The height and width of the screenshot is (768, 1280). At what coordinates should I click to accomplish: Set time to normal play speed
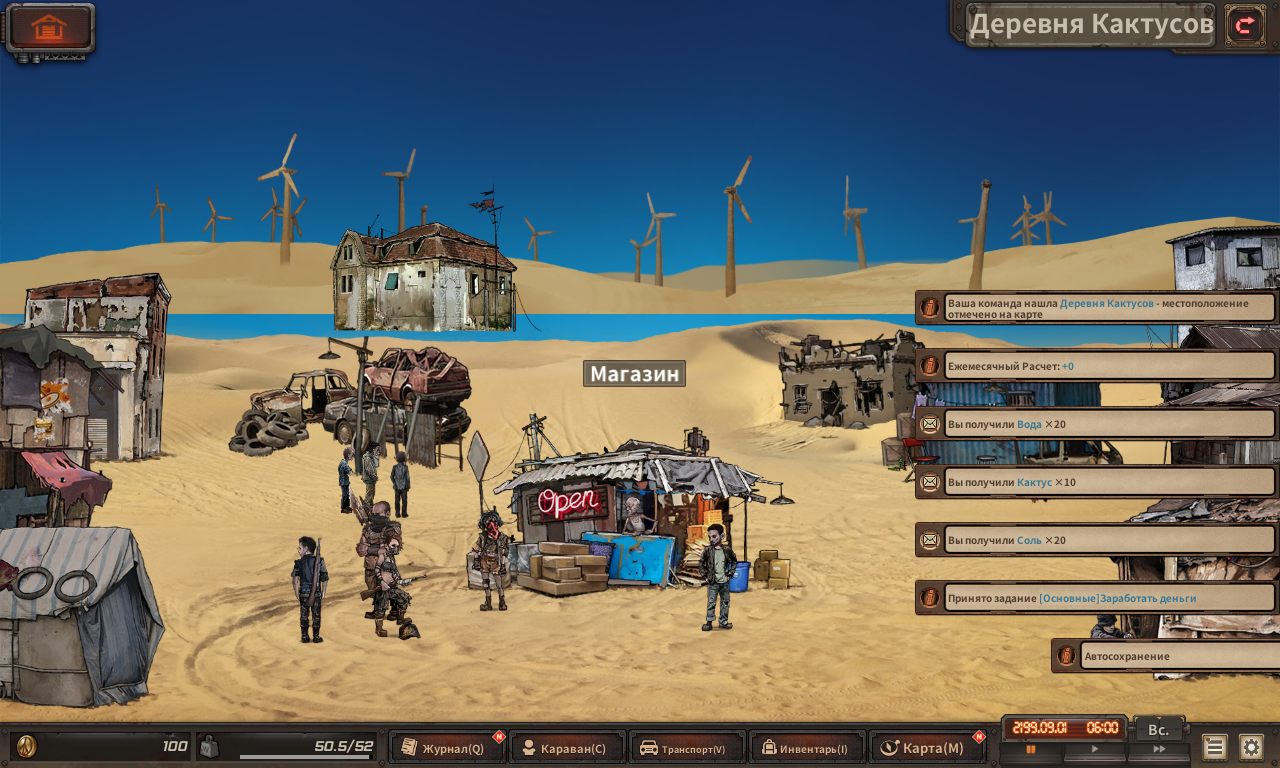point(1094,749)
